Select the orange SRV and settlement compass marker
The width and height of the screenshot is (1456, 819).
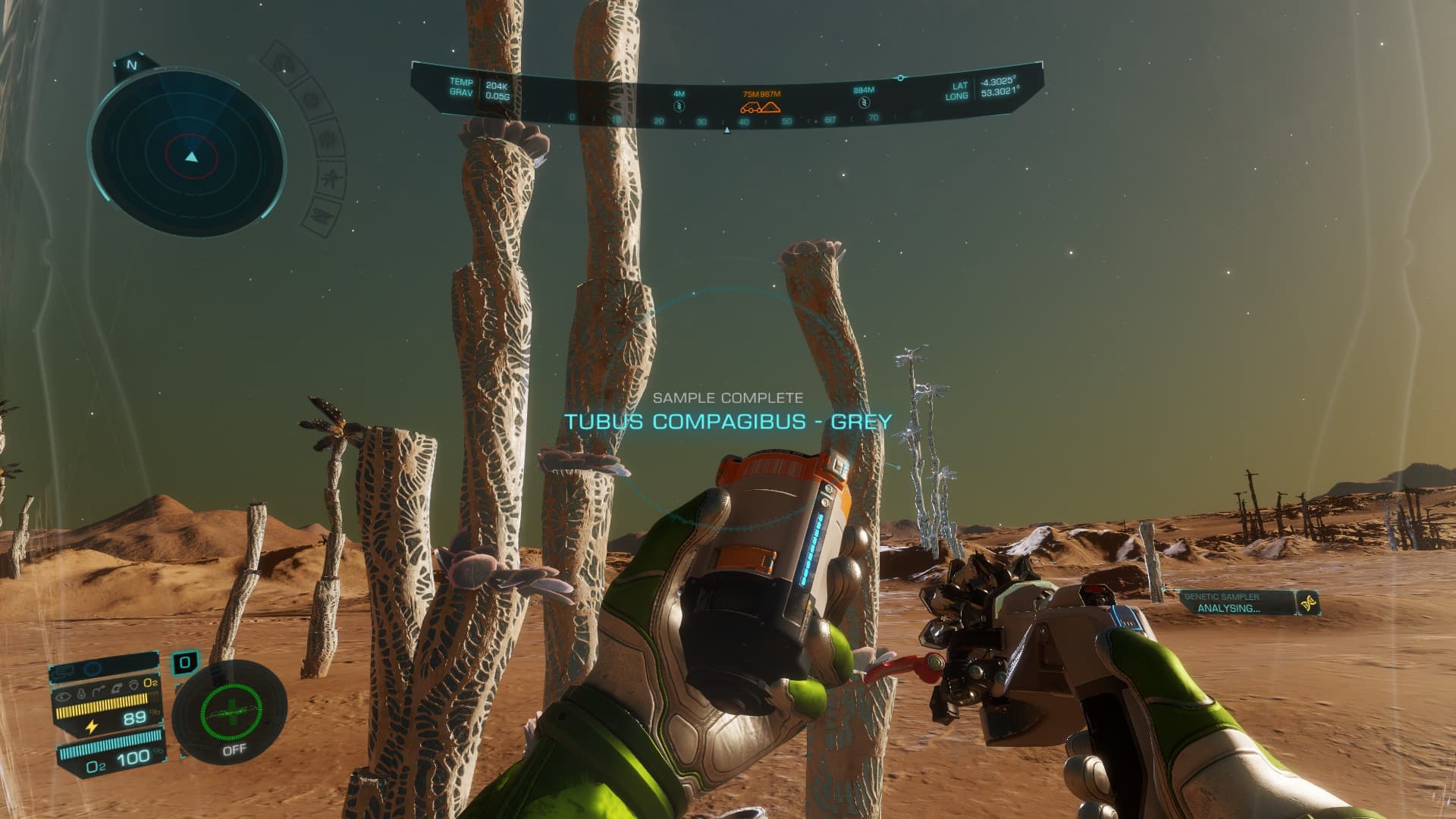pos(761,106)
